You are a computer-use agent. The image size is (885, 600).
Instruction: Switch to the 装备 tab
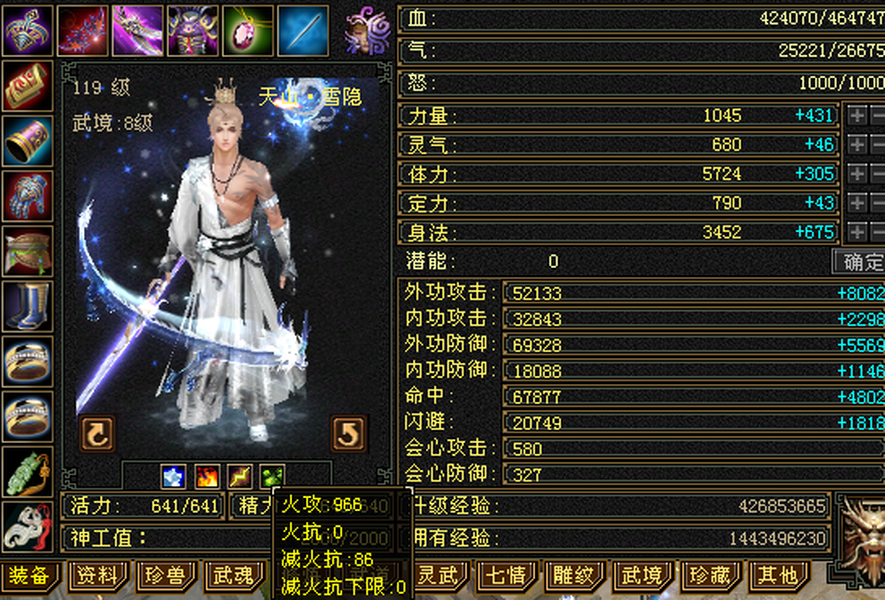[29, 576]
